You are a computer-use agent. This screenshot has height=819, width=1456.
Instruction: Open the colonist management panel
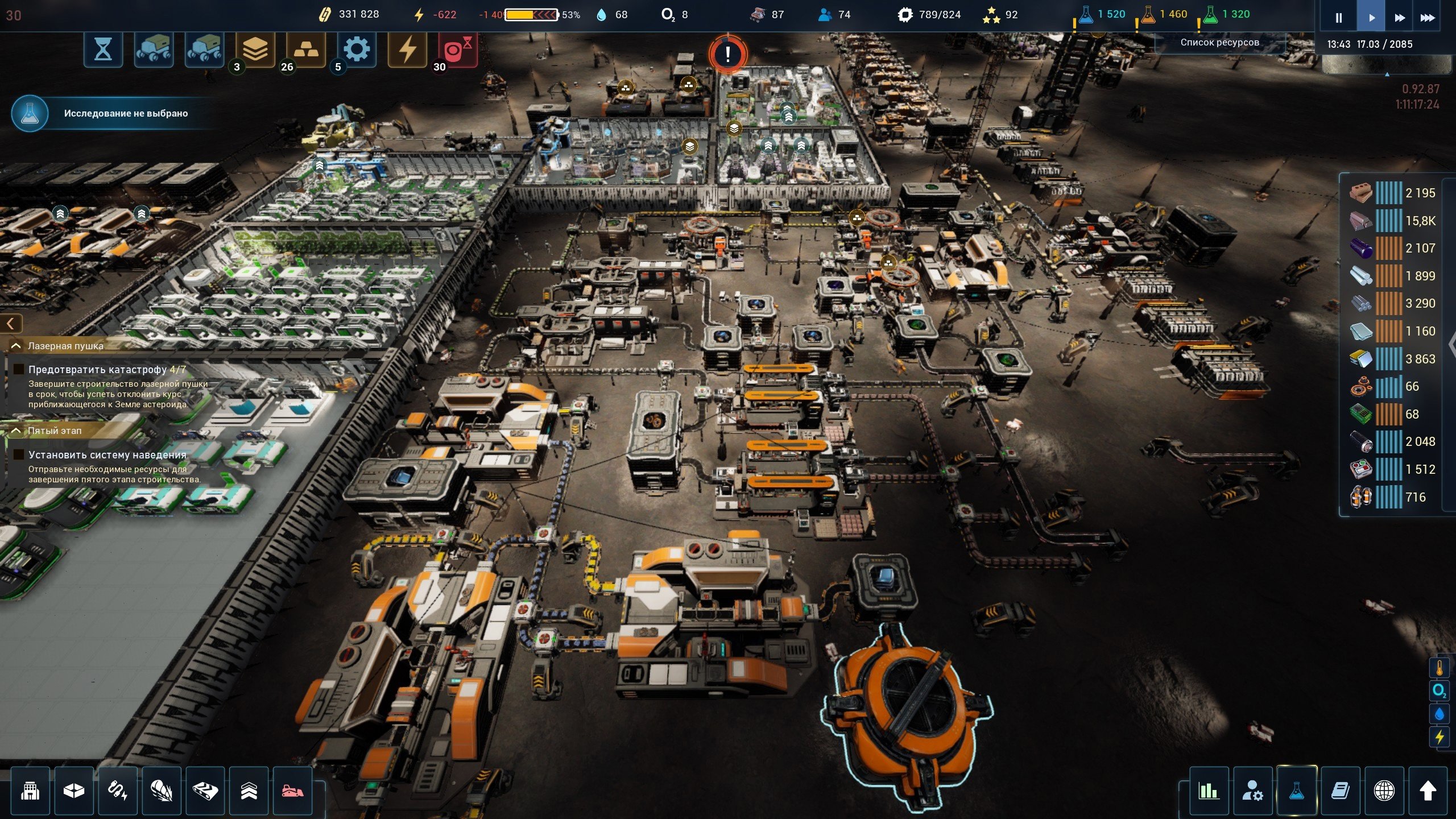coord(1252,791)
